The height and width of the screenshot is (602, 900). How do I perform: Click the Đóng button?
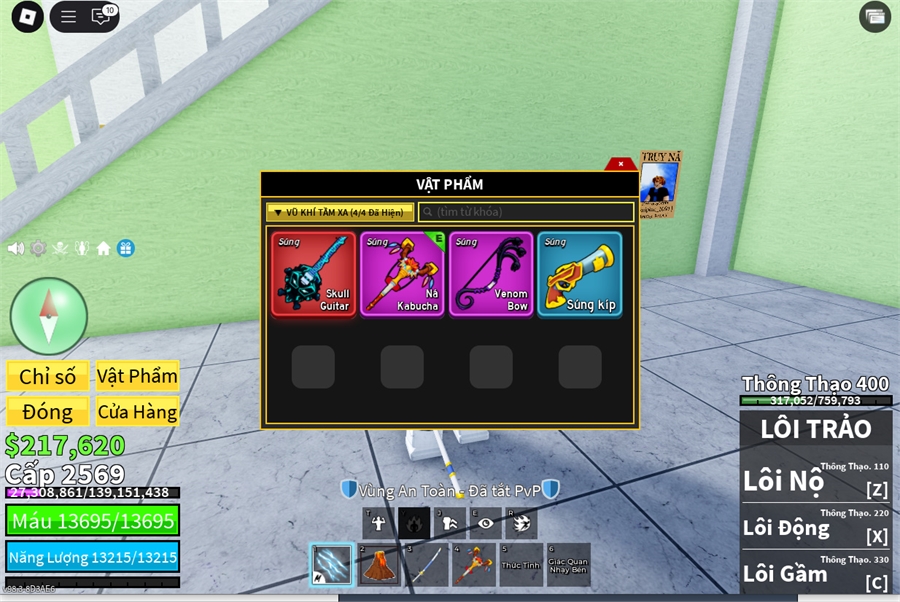[48, 411]
